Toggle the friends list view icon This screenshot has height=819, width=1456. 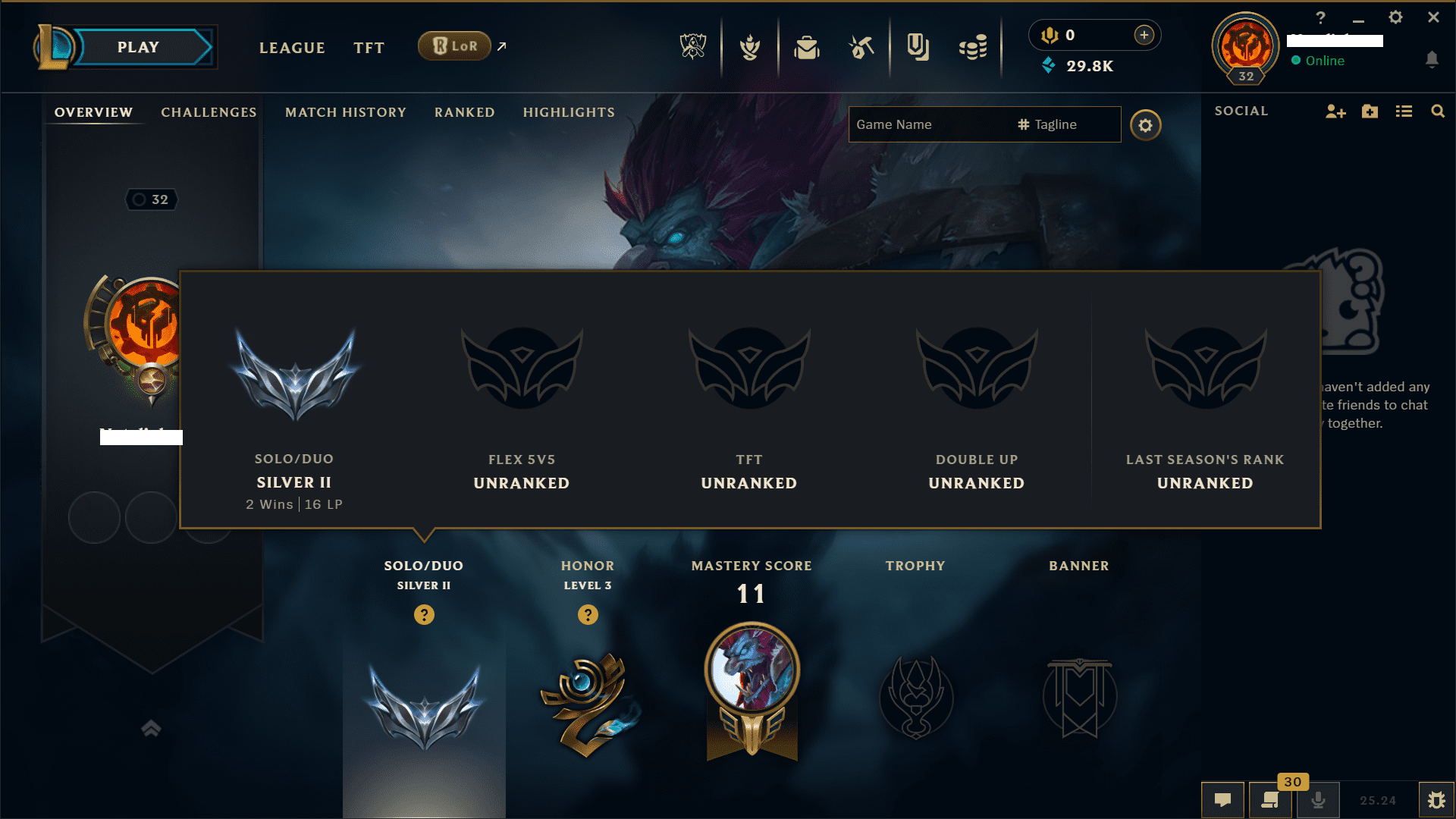(1404, 111)
